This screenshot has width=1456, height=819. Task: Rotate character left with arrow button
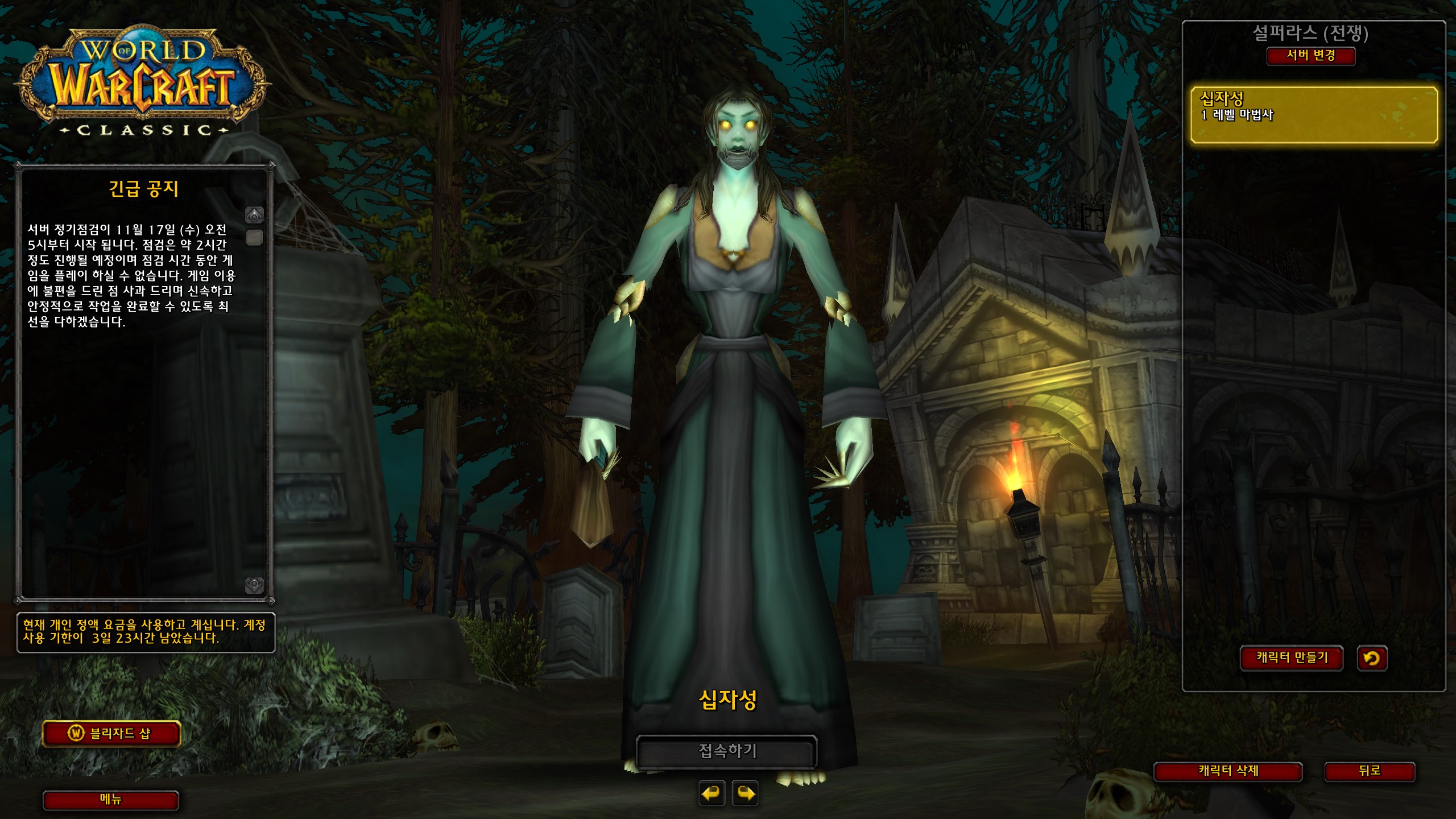(712, 793)
